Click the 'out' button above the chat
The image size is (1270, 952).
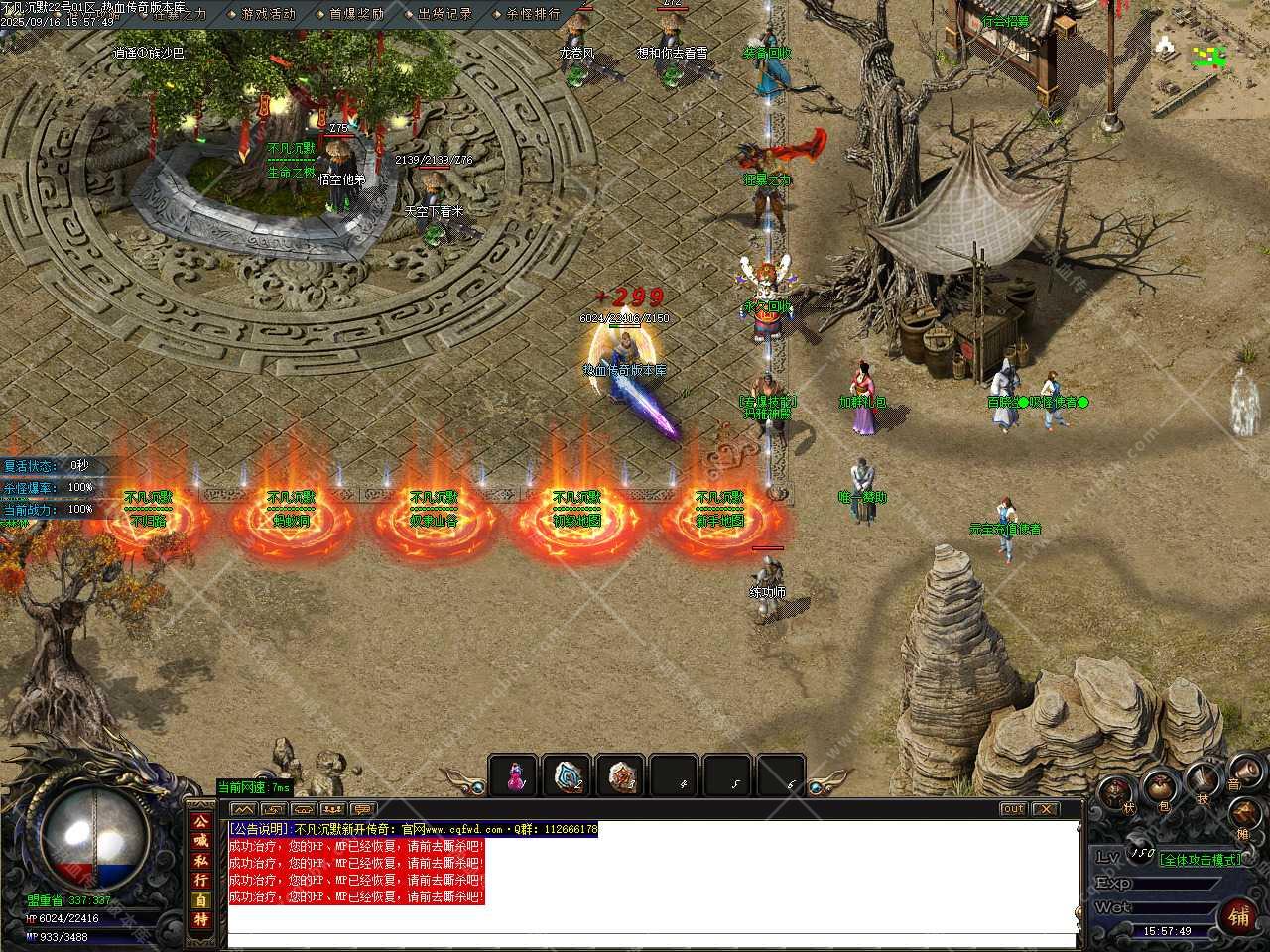coord(1012,809)
